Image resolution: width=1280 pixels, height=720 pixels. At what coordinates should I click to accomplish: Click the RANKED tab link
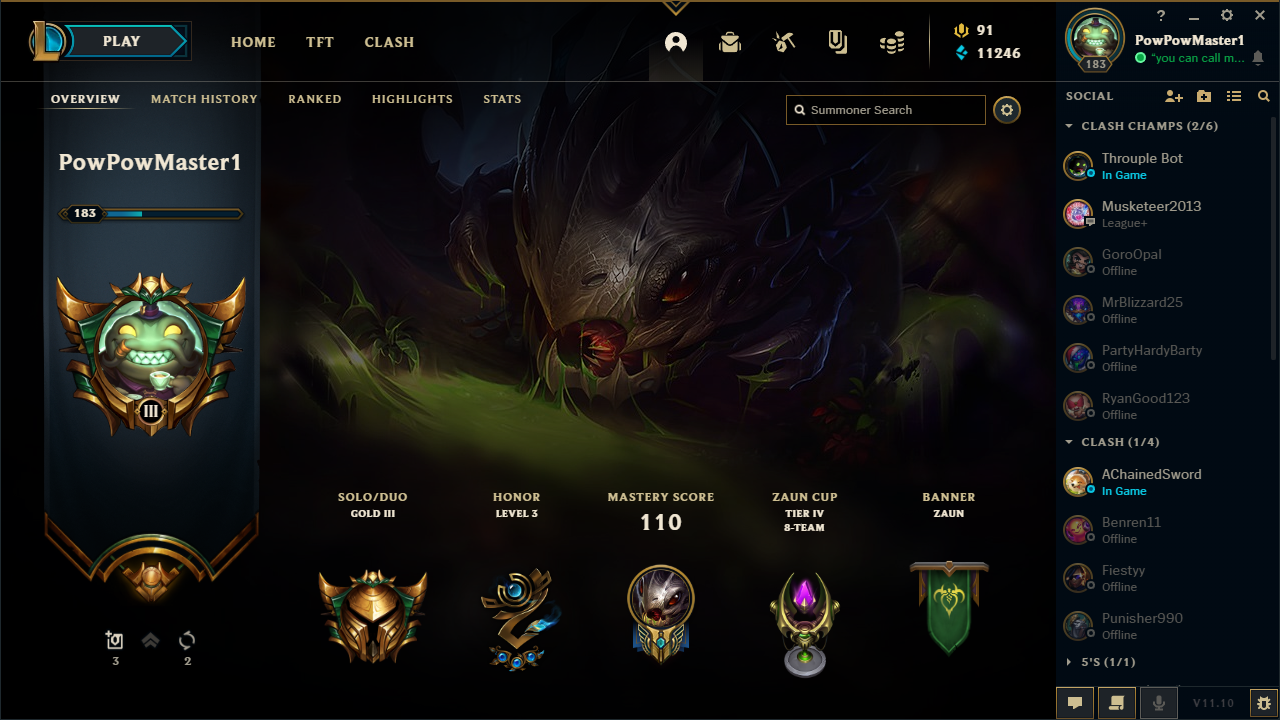pos(314,99)
